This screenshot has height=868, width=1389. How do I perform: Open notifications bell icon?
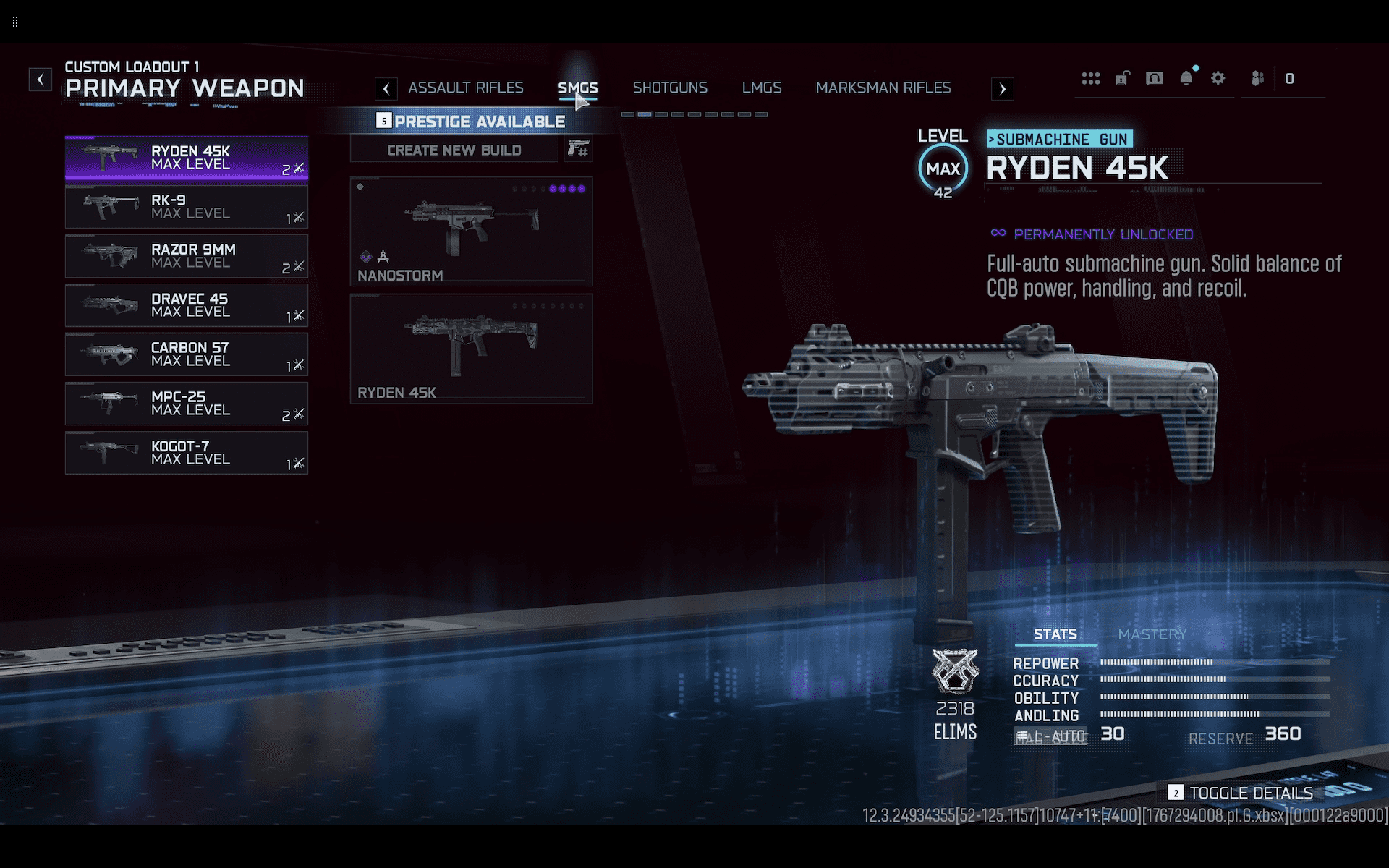pos(1186,78)
